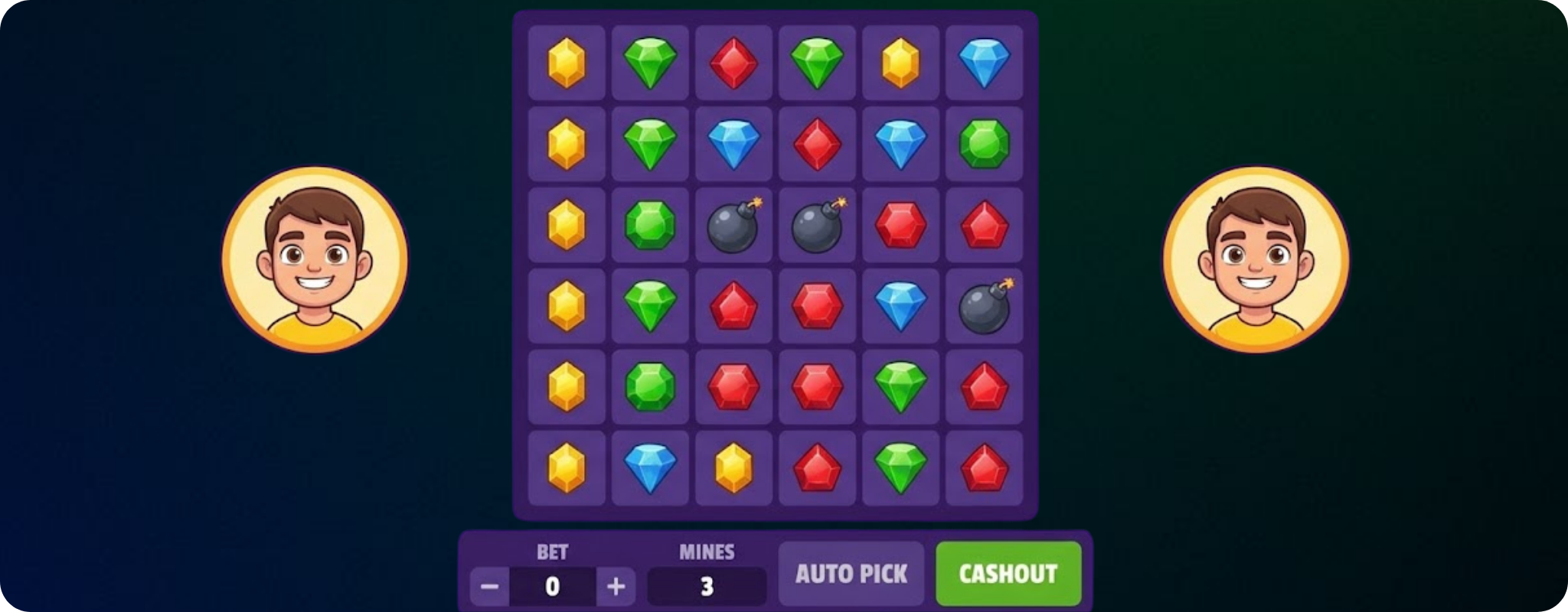Image resolution: width=1568 pixels, height=612 pixels.
Task: Decrease the bet with the minus control
Action: tap(491, 585)
